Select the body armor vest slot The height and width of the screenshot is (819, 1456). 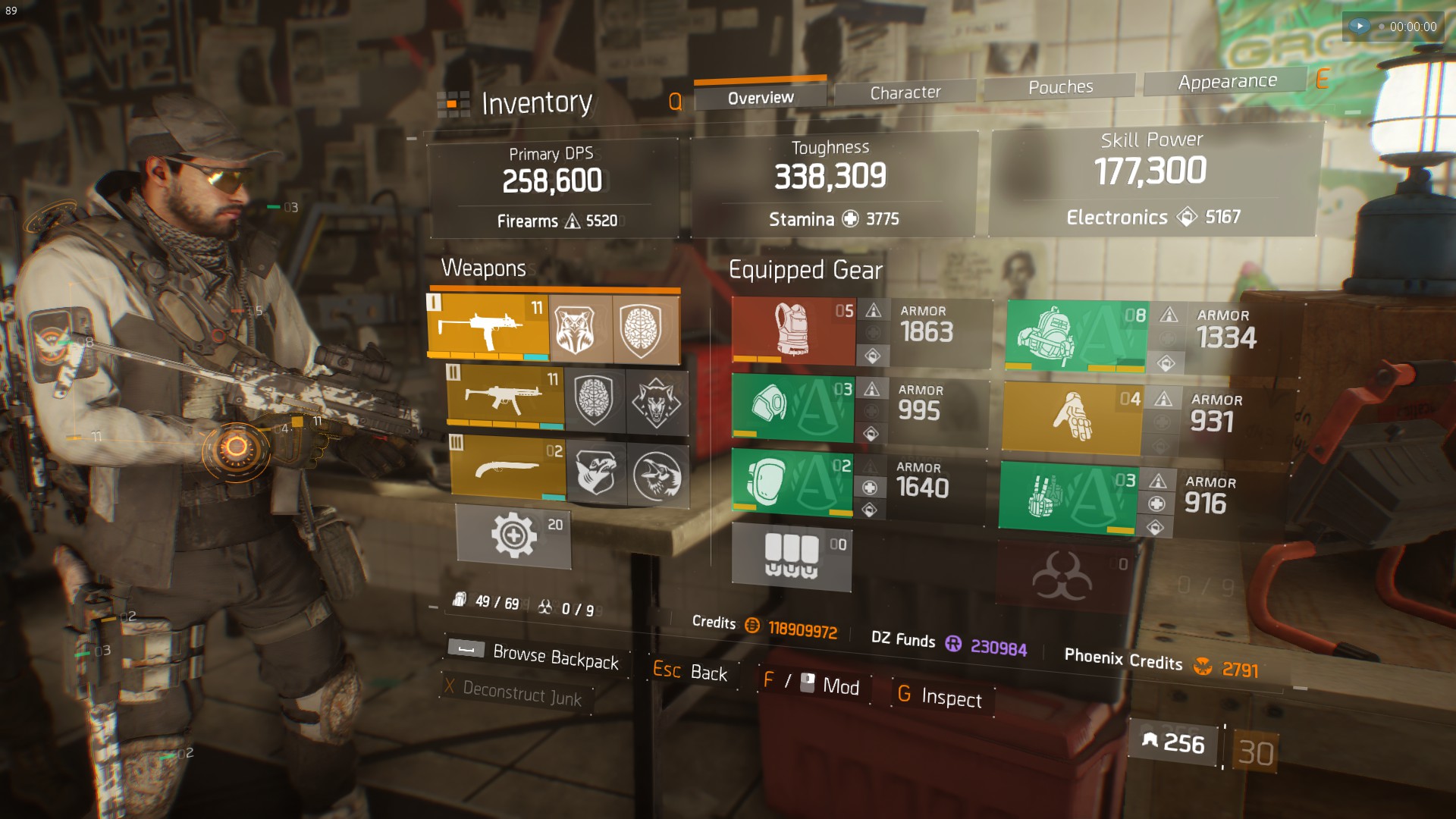[793, 330]
